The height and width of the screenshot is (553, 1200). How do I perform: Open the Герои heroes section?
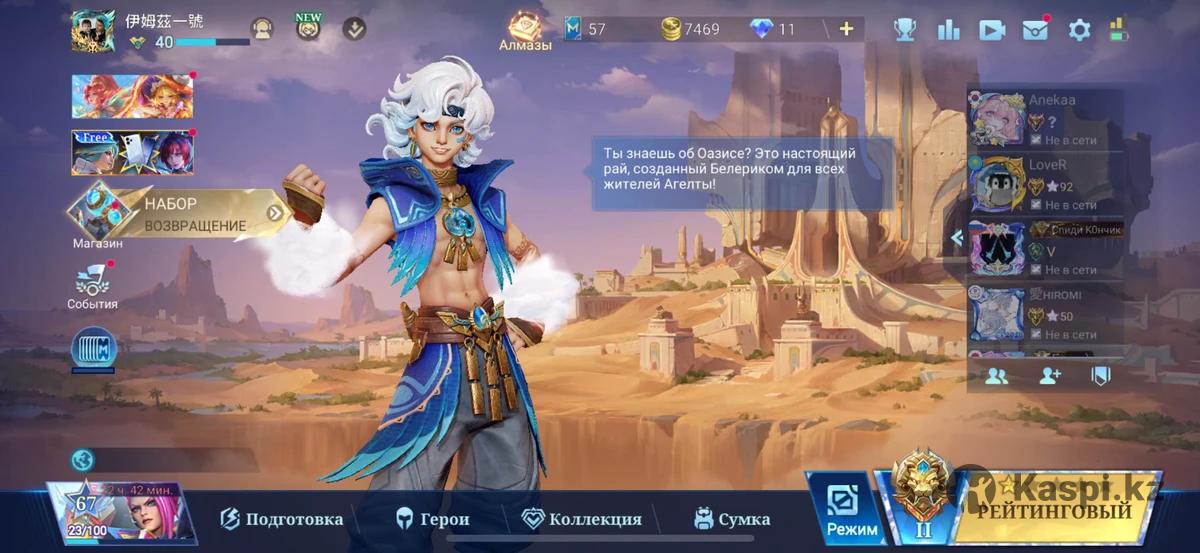point(432,519)
